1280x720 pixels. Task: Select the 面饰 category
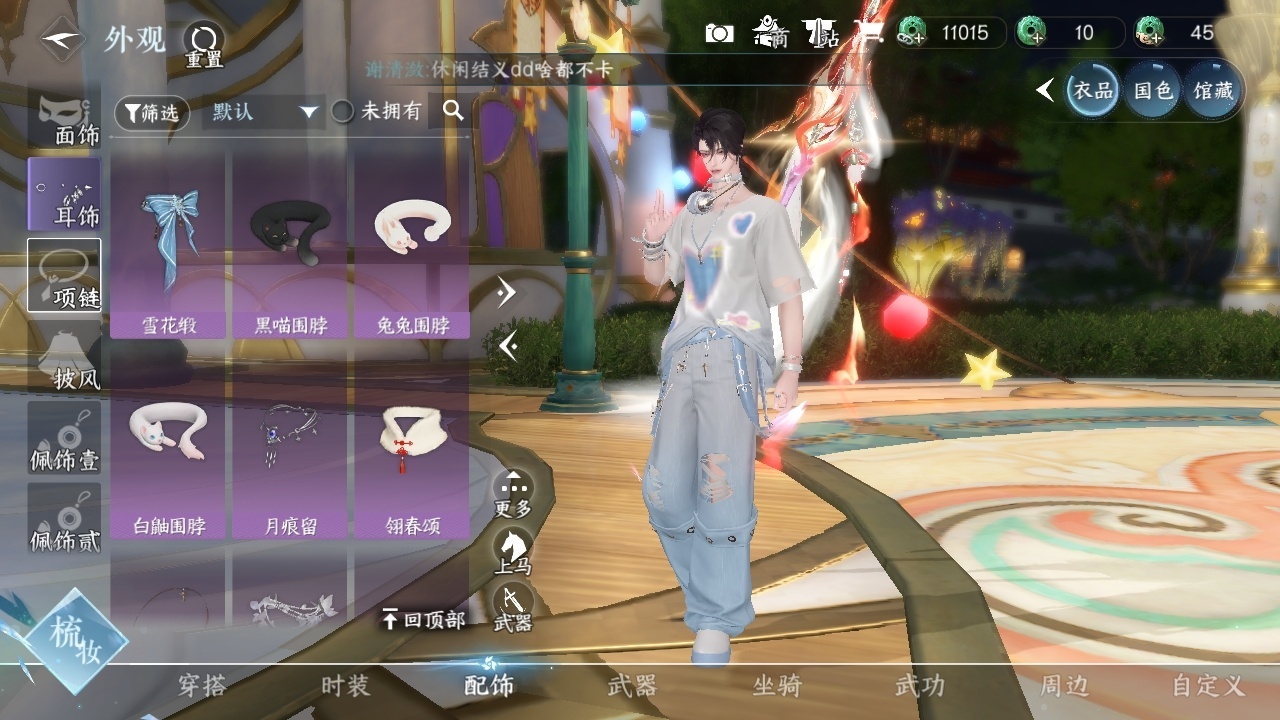(x=65, y=120)
